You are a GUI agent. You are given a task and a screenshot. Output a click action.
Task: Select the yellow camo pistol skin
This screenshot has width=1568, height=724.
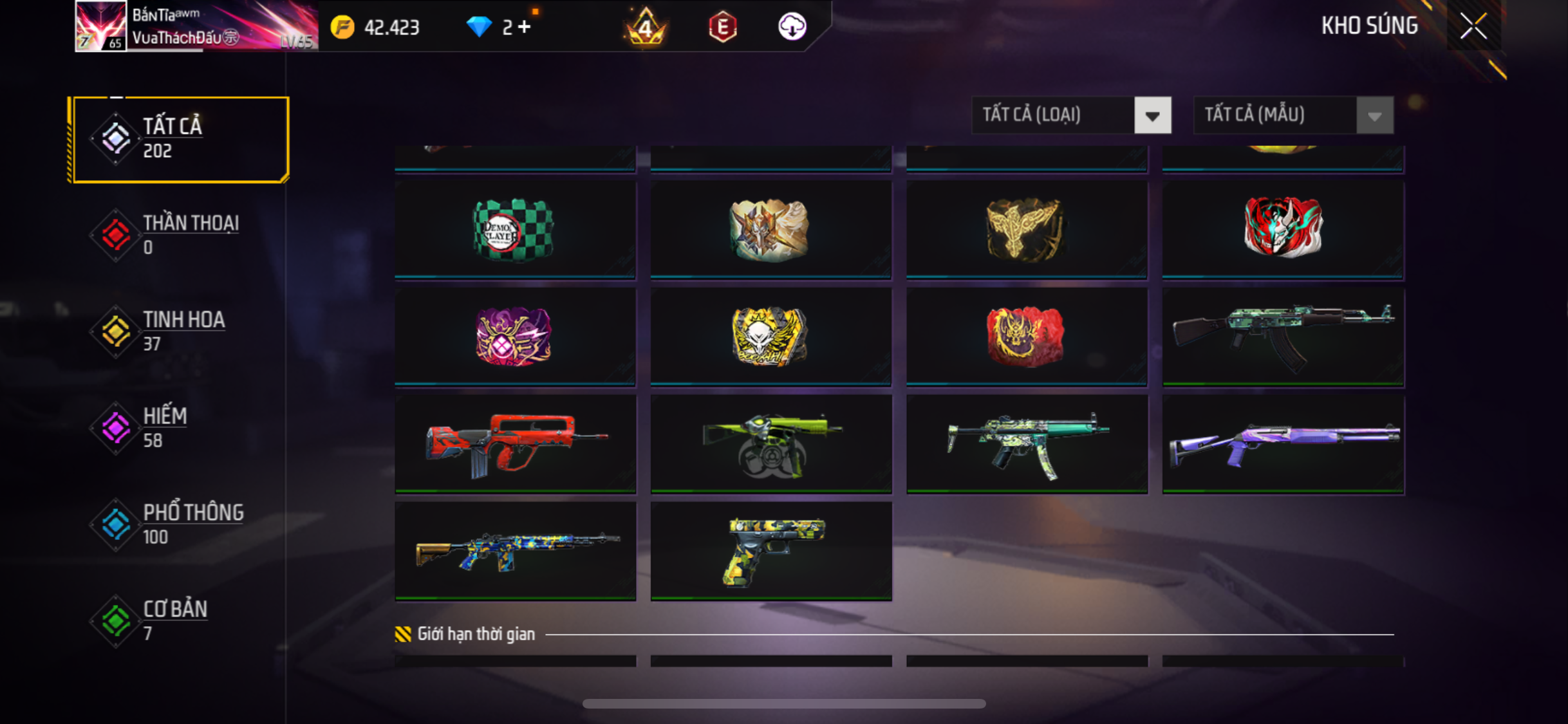click(x=770, y=551)
